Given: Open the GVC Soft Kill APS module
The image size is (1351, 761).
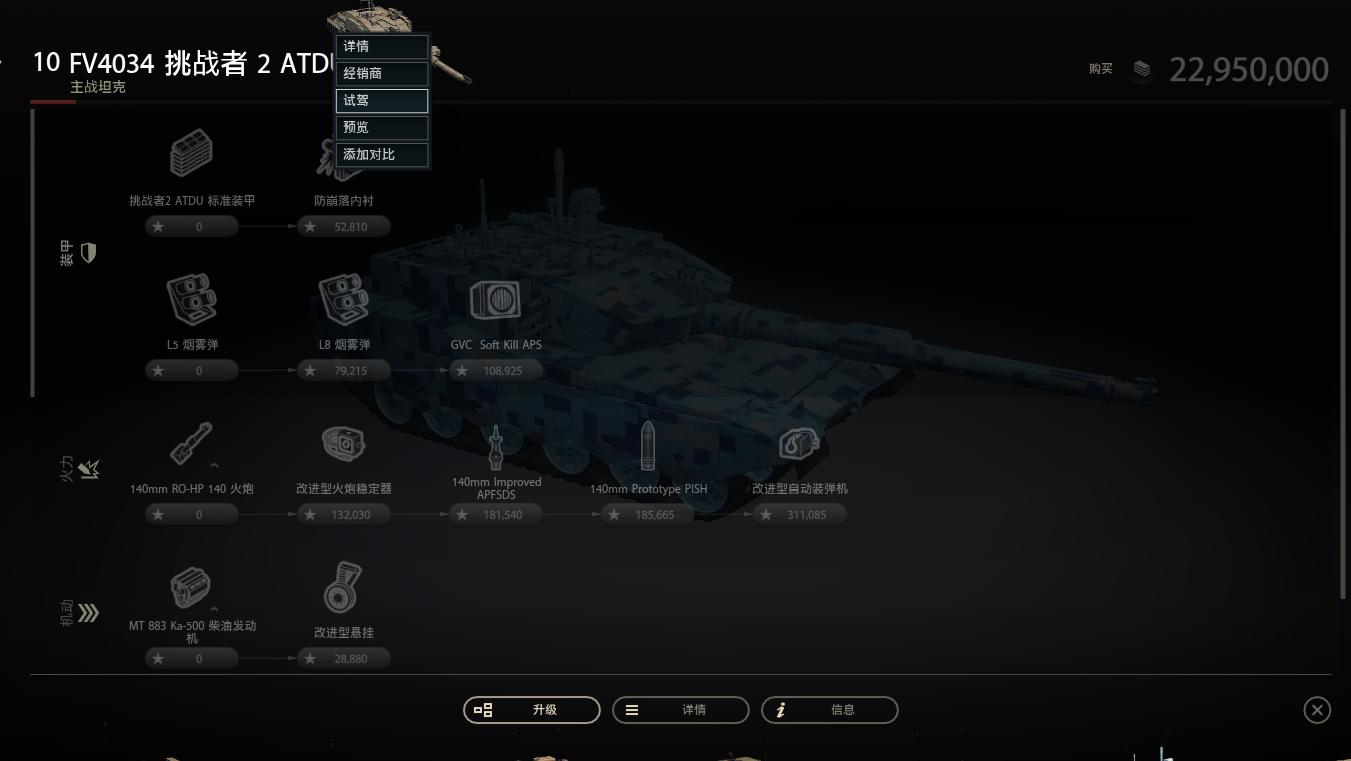Looking at the screenshot, I should coord(495,299).
